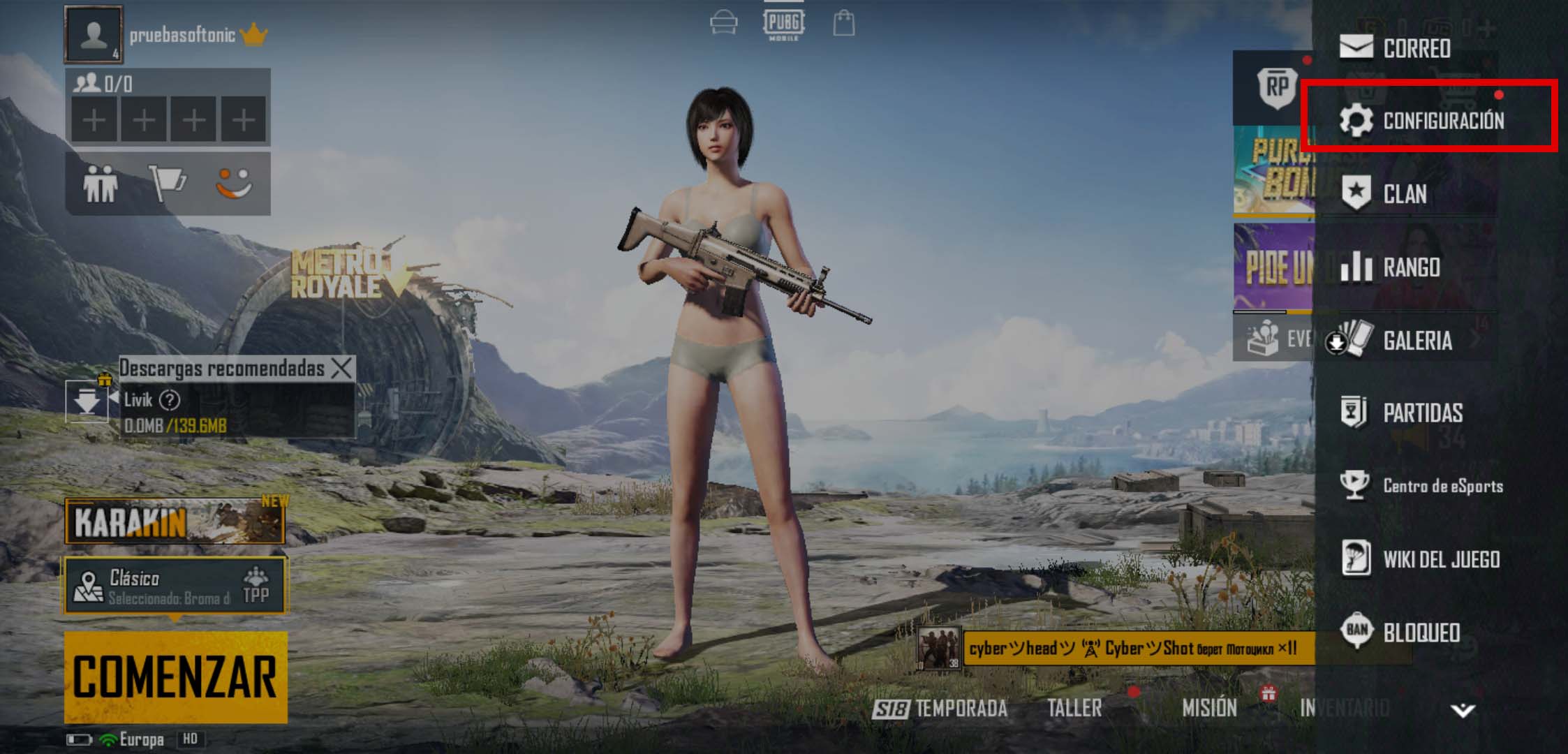
Task: Open the friends icon with two figures
Action: click(x=101, y=184)
